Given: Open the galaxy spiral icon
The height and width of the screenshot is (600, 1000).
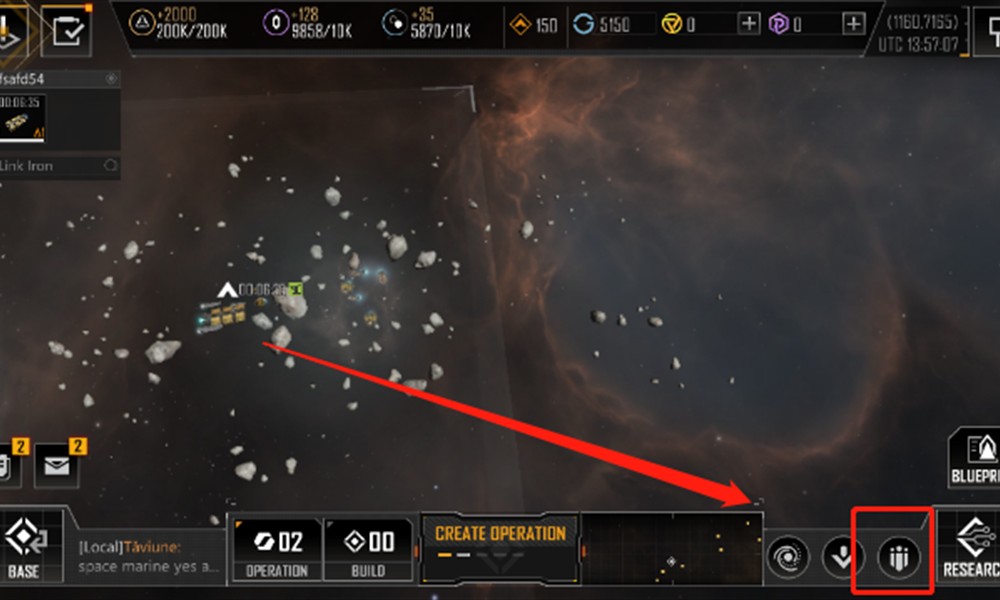Looking at the screenshot, I should pos(789,557).
